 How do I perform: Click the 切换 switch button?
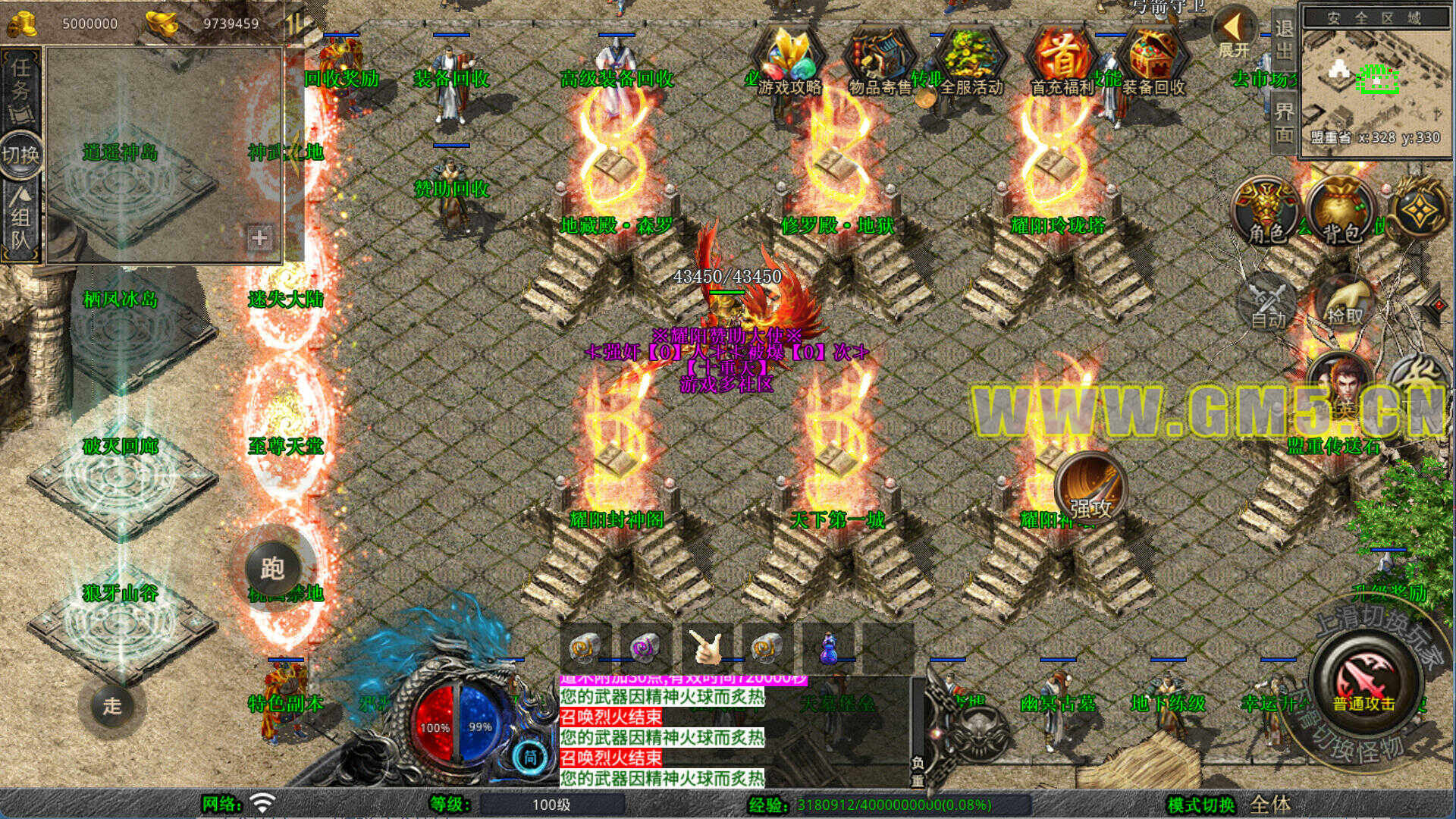[20, 155]
